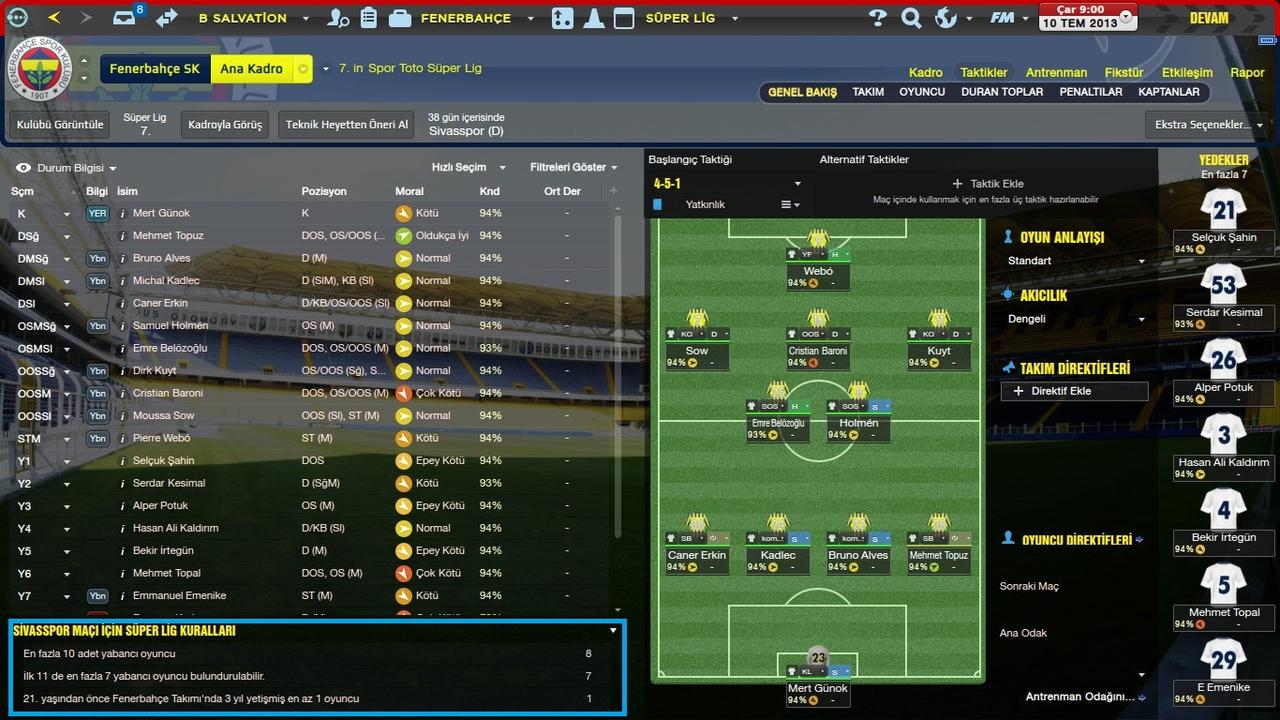Open the search magnifier icon
Image resolution: width=1280 pixels, height=720 pixels.
911,18
